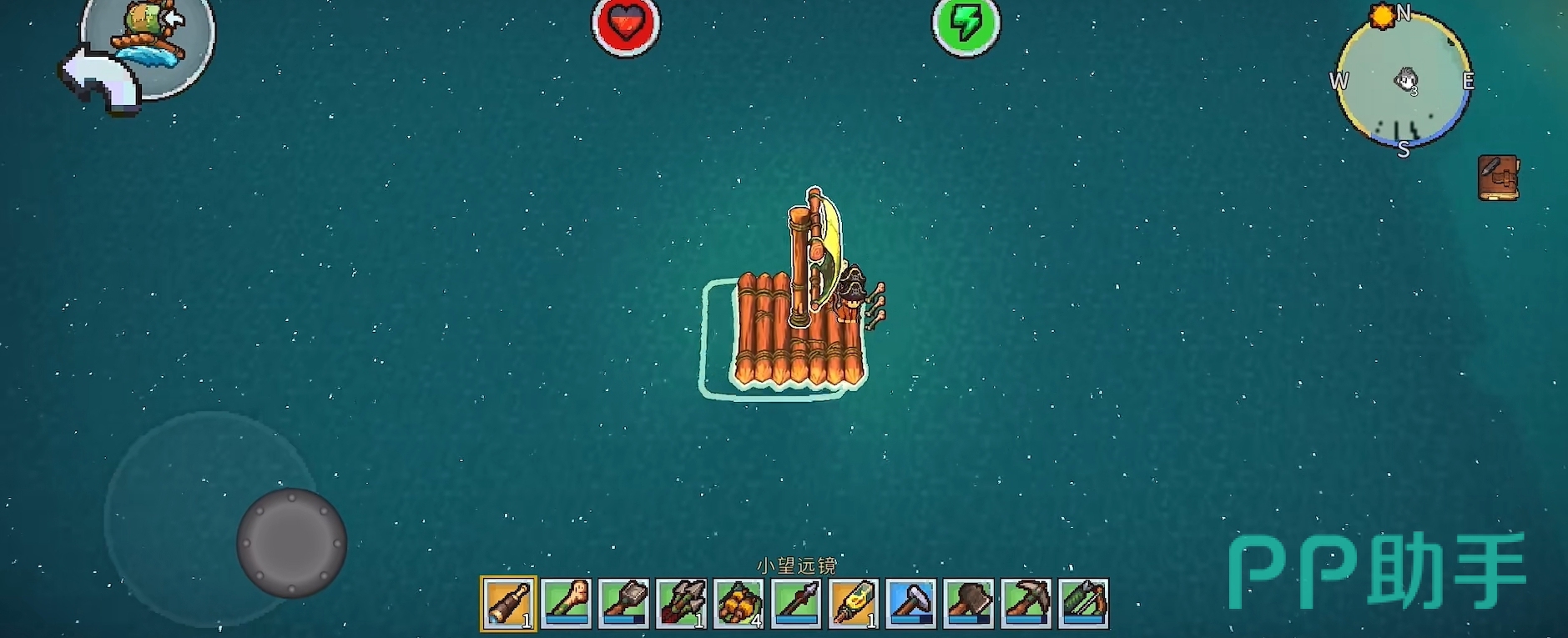
Task: Select the bone club hotbar slot
Action: pos(566,603)
